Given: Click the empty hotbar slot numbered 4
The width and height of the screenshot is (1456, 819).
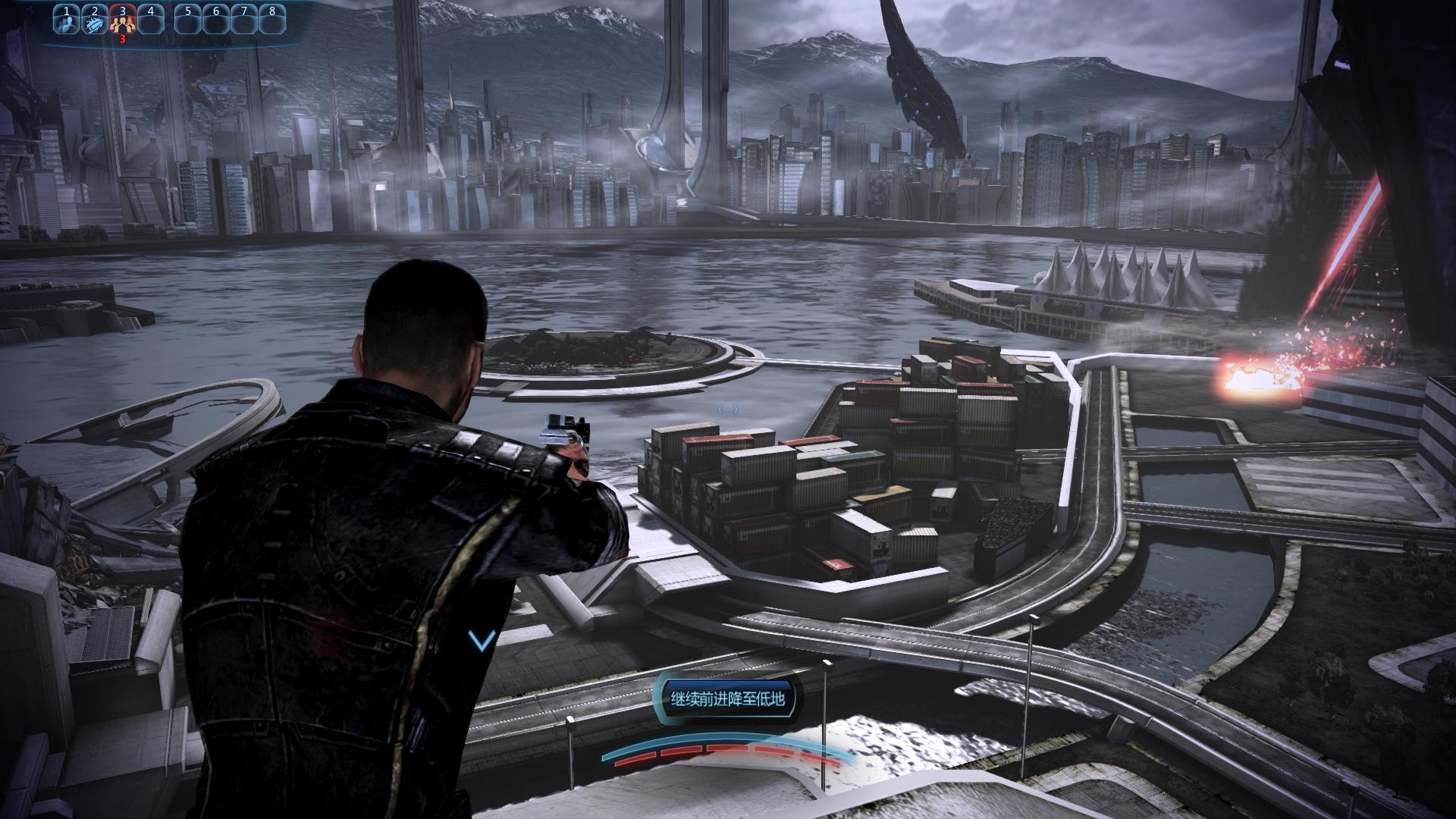Looking at the screenshot, I should pyautogui.click(x=150, y=20).
